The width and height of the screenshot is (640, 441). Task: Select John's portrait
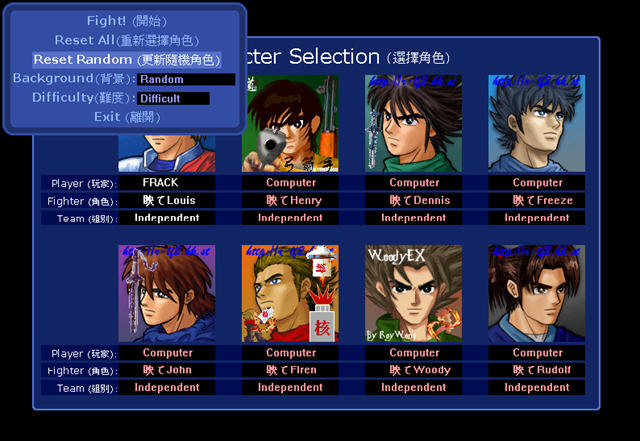coord(167,293)
